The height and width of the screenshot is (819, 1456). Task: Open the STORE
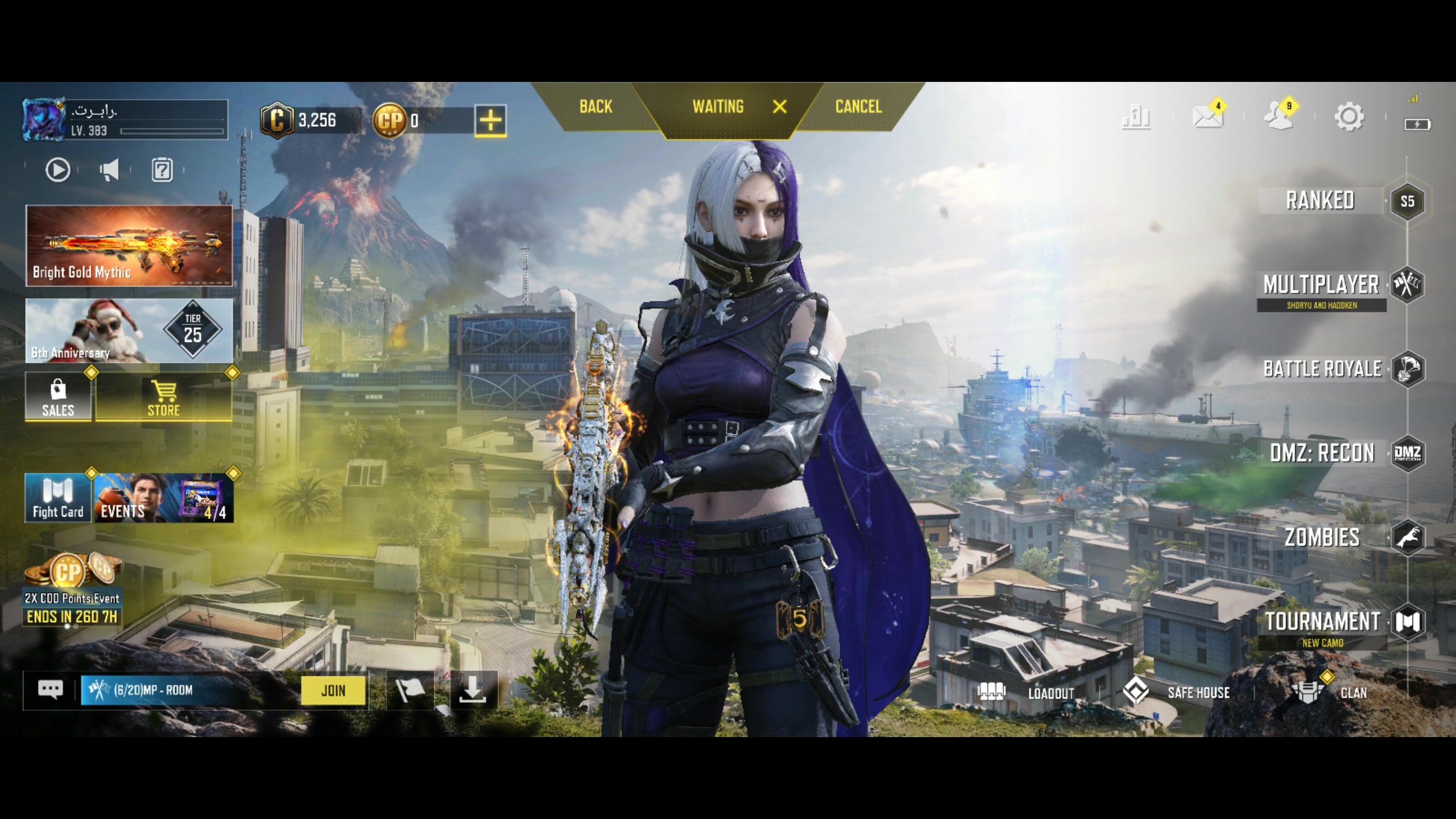coord(164,398)
